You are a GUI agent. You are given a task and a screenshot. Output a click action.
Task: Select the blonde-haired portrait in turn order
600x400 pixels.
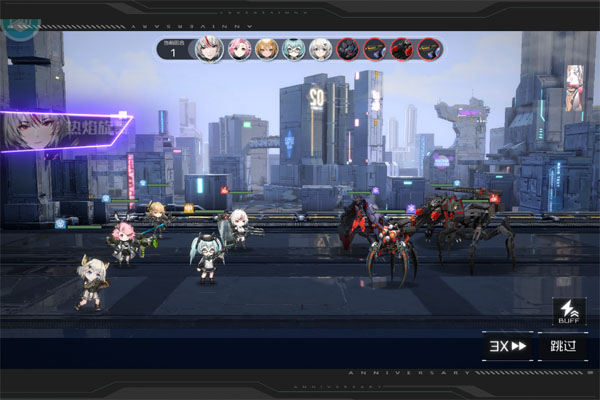266,49
